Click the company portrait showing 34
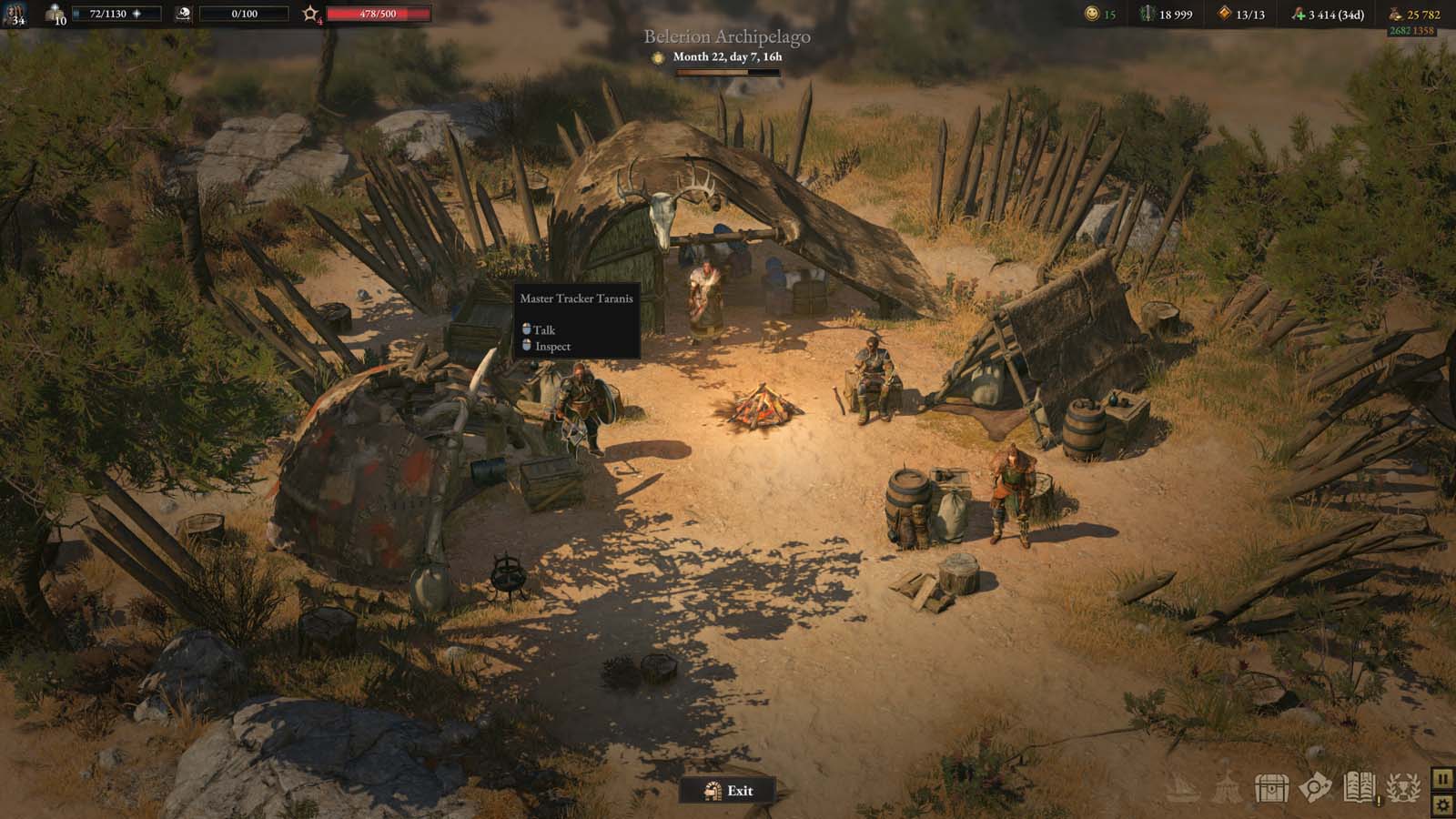Image resolution: width=1456 pixels, height=819 pixels. 15,15
